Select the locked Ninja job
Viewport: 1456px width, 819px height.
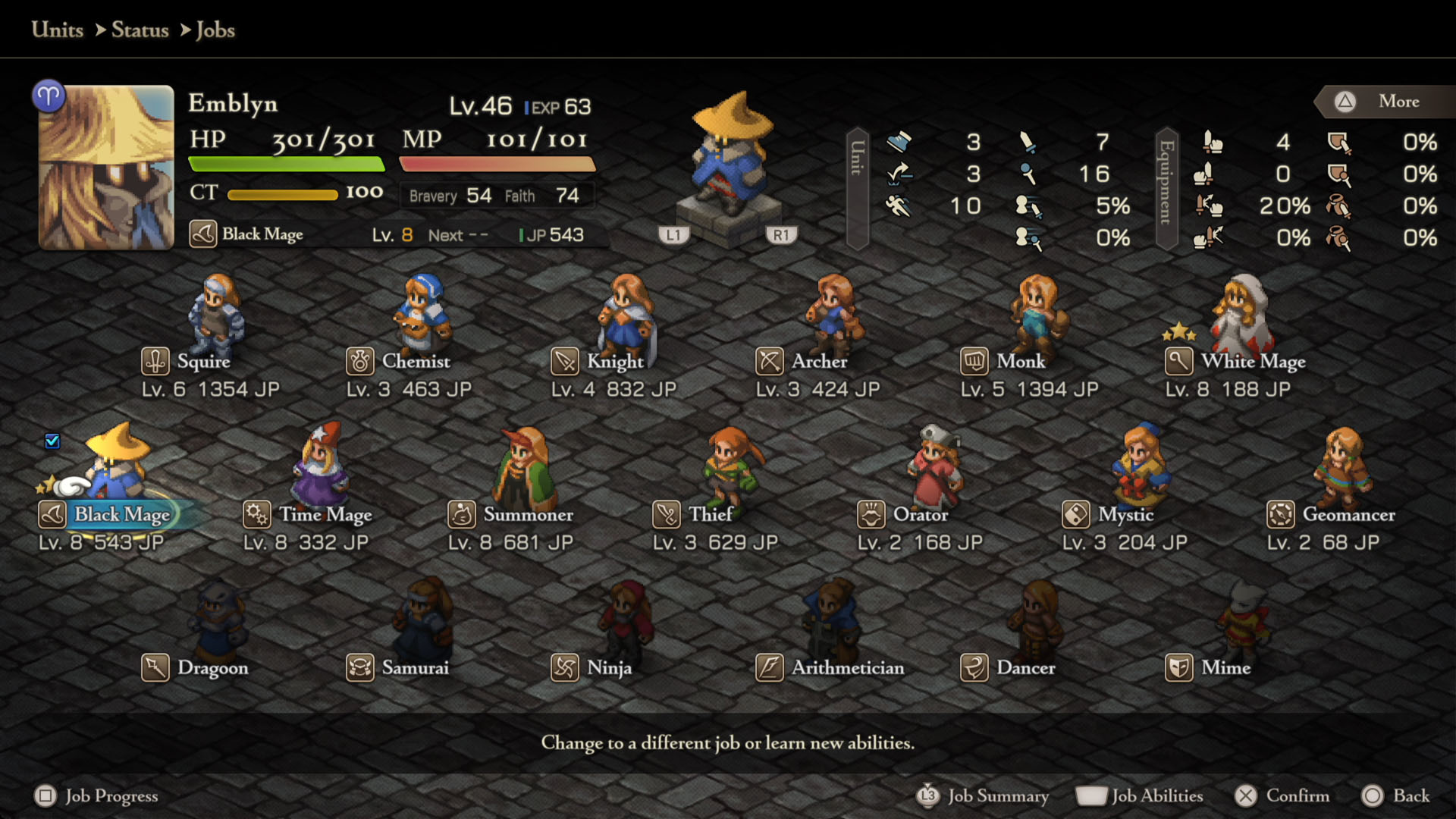(608, 668)
